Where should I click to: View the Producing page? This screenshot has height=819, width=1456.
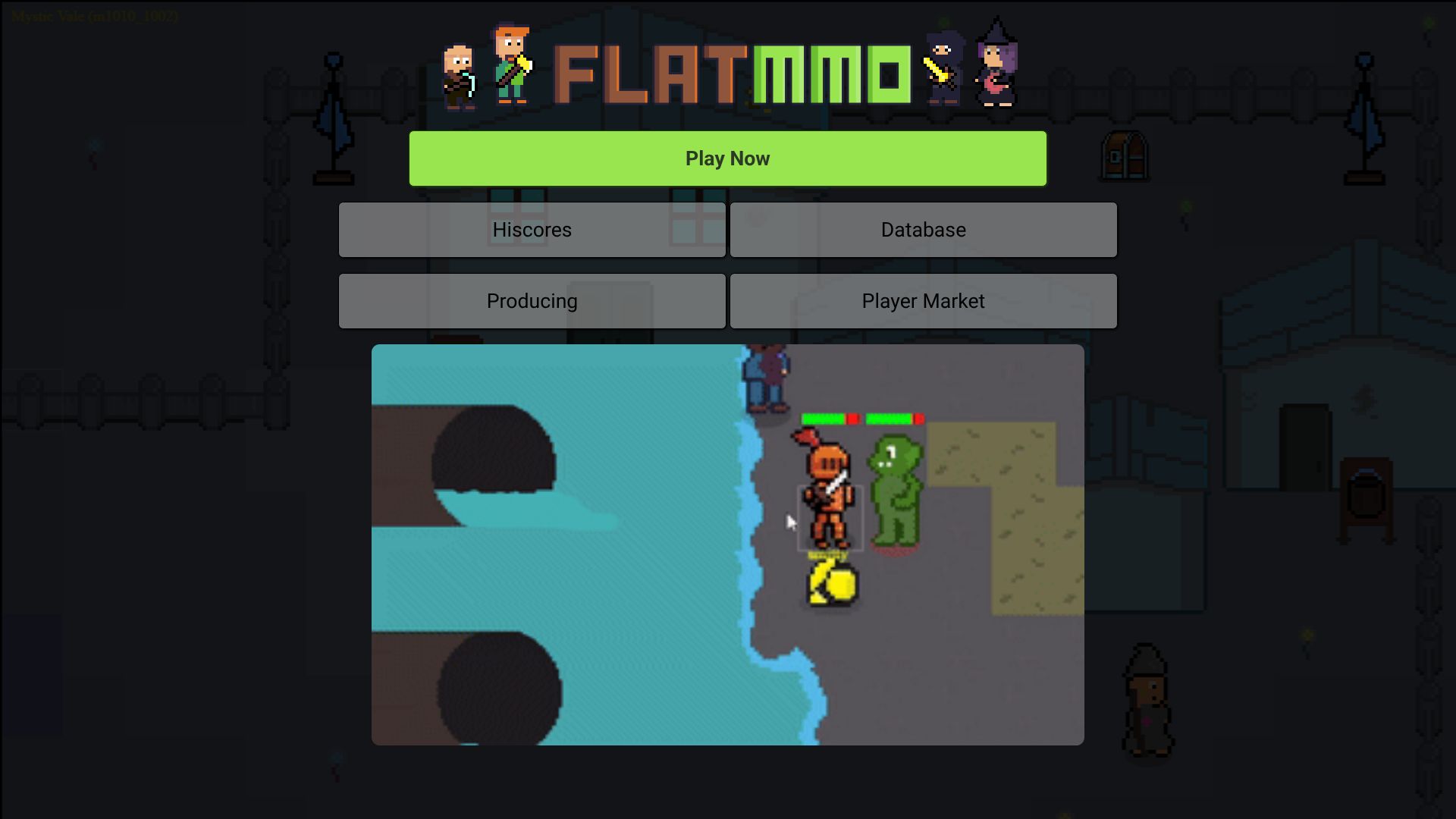tap(532, 300)
